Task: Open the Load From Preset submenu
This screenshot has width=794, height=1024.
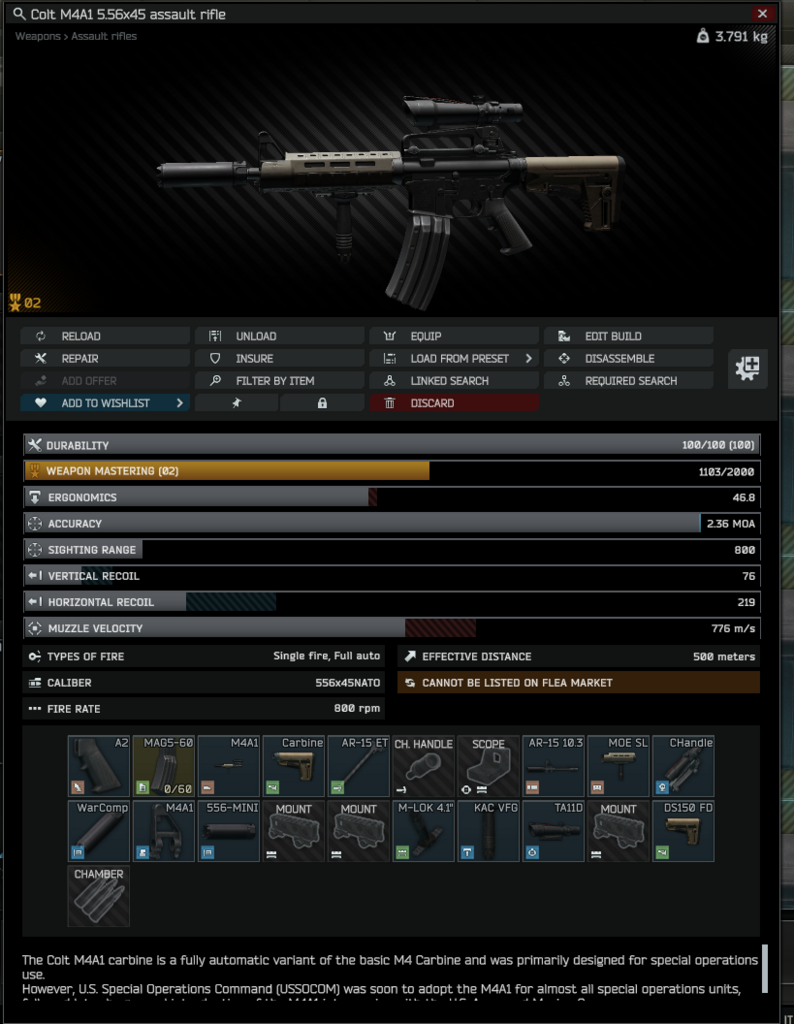Action: point(453,358)
